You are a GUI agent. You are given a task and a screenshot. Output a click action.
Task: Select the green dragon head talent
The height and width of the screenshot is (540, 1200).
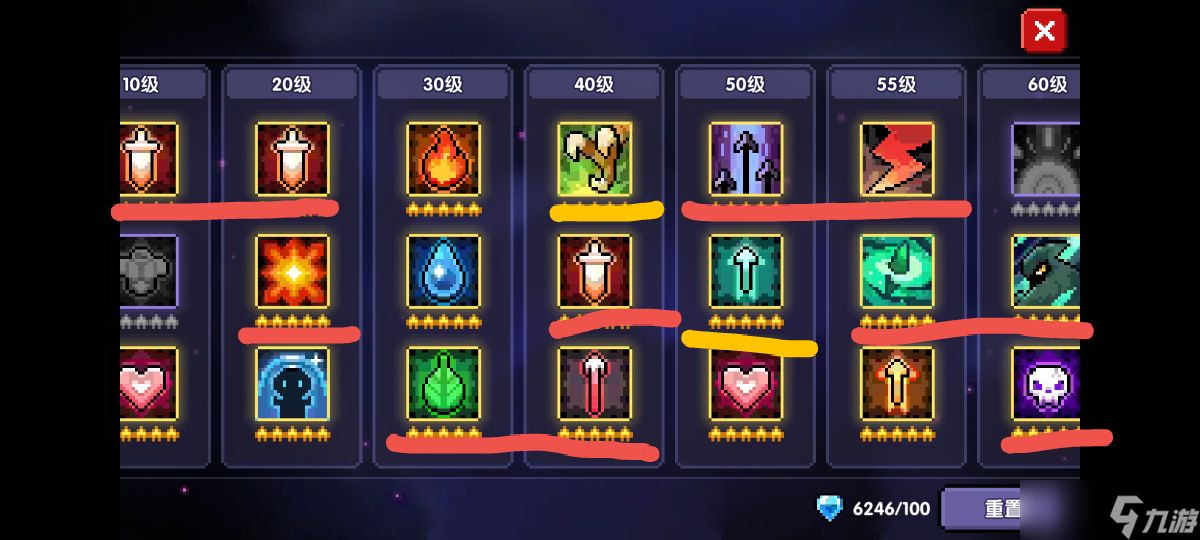(1046, 271)
